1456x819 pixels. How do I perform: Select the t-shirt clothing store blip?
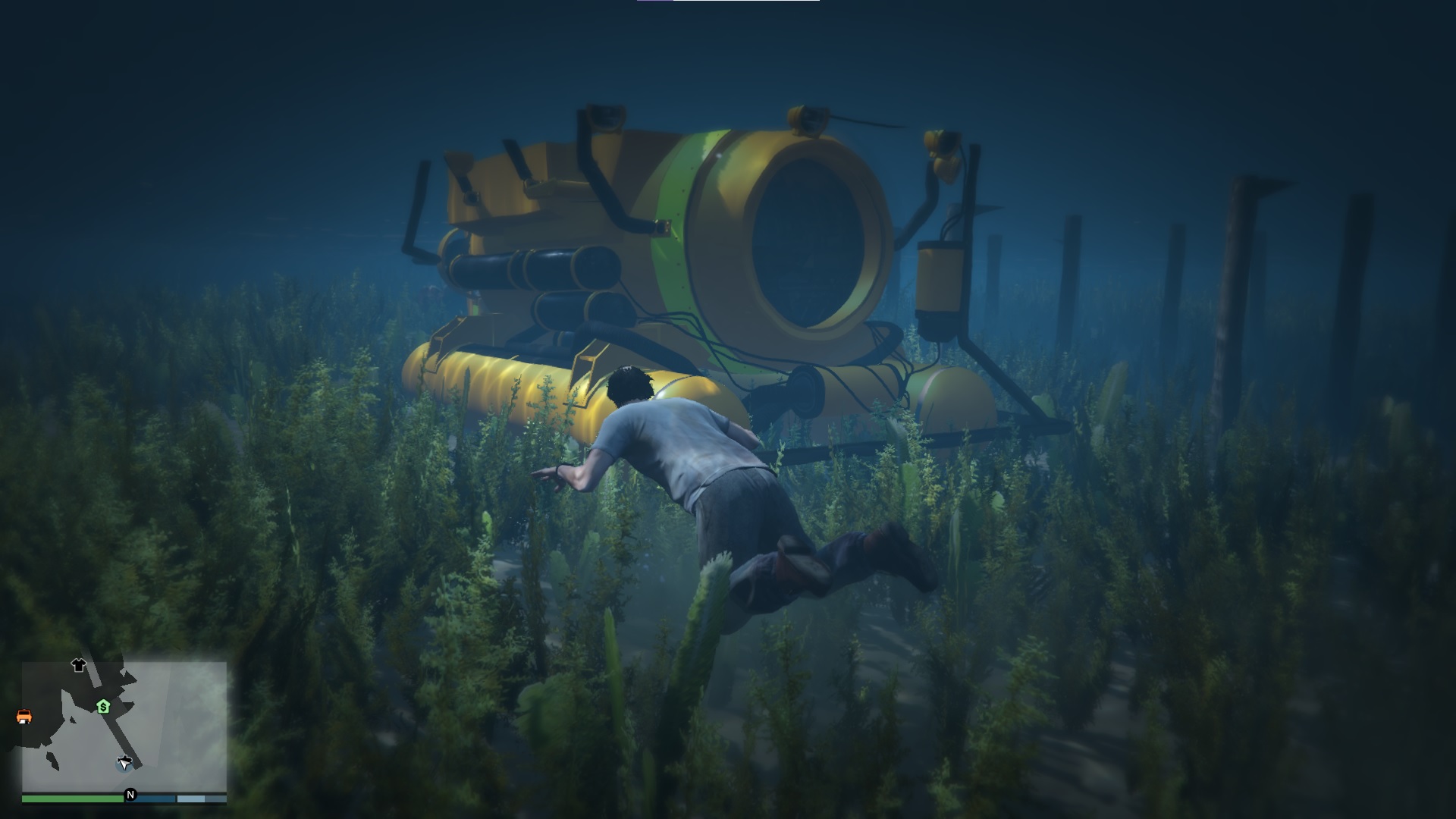point(79,667)
